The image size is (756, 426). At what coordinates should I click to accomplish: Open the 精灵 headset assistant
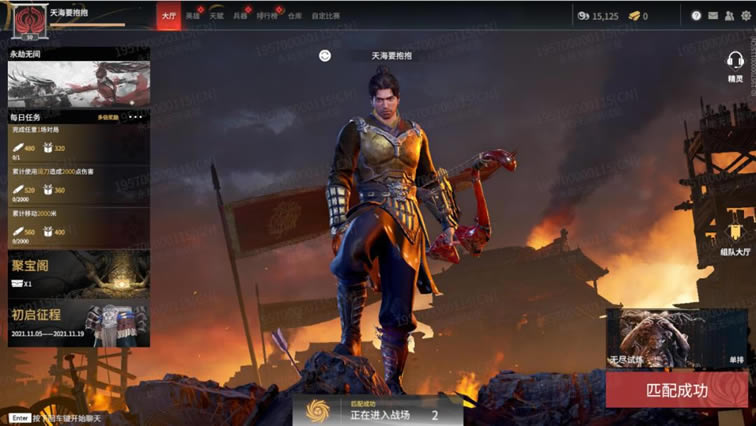735,63
